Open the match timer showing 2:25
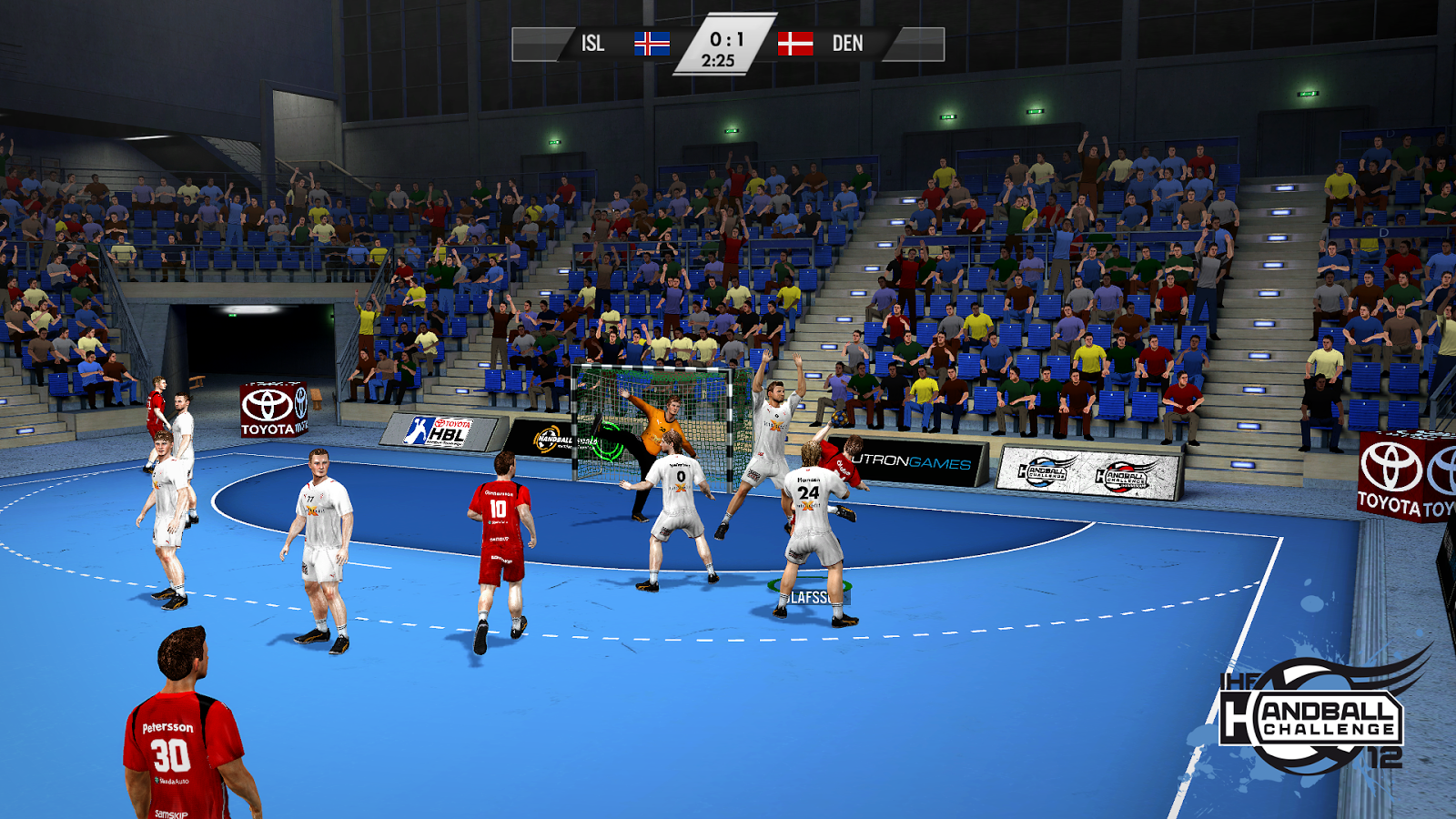 point(718,58)
